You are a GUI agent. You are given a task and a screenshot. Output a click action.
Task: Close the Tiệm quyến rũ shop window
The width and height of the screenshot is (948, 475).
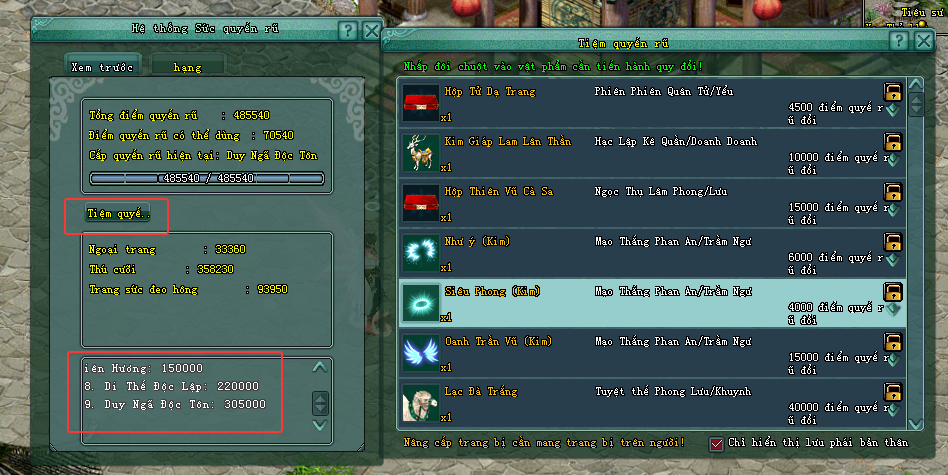923,41
